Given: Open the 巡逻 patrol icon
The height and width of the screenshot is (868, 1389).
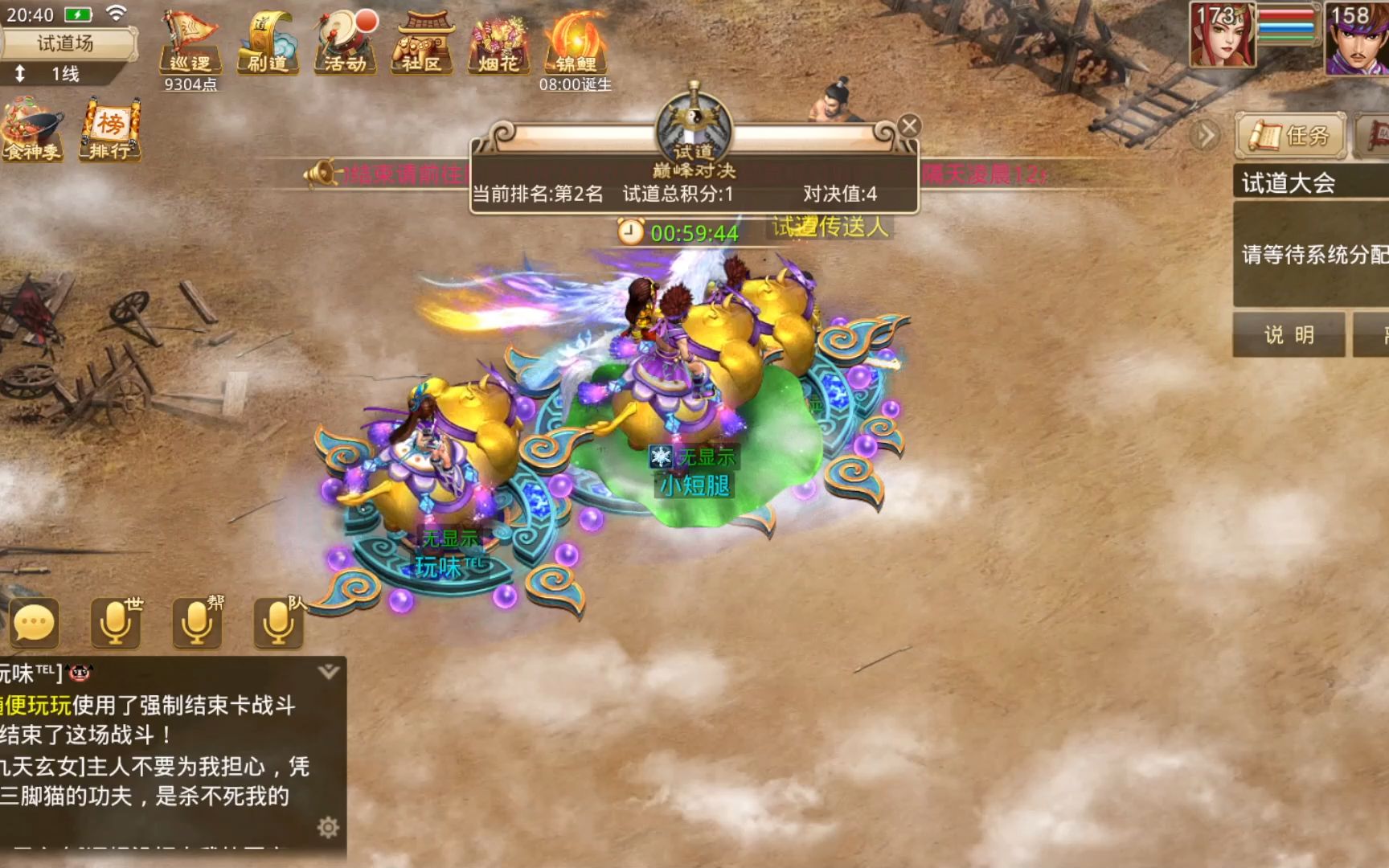Looking at the screenshot, I should coord(190,43).
